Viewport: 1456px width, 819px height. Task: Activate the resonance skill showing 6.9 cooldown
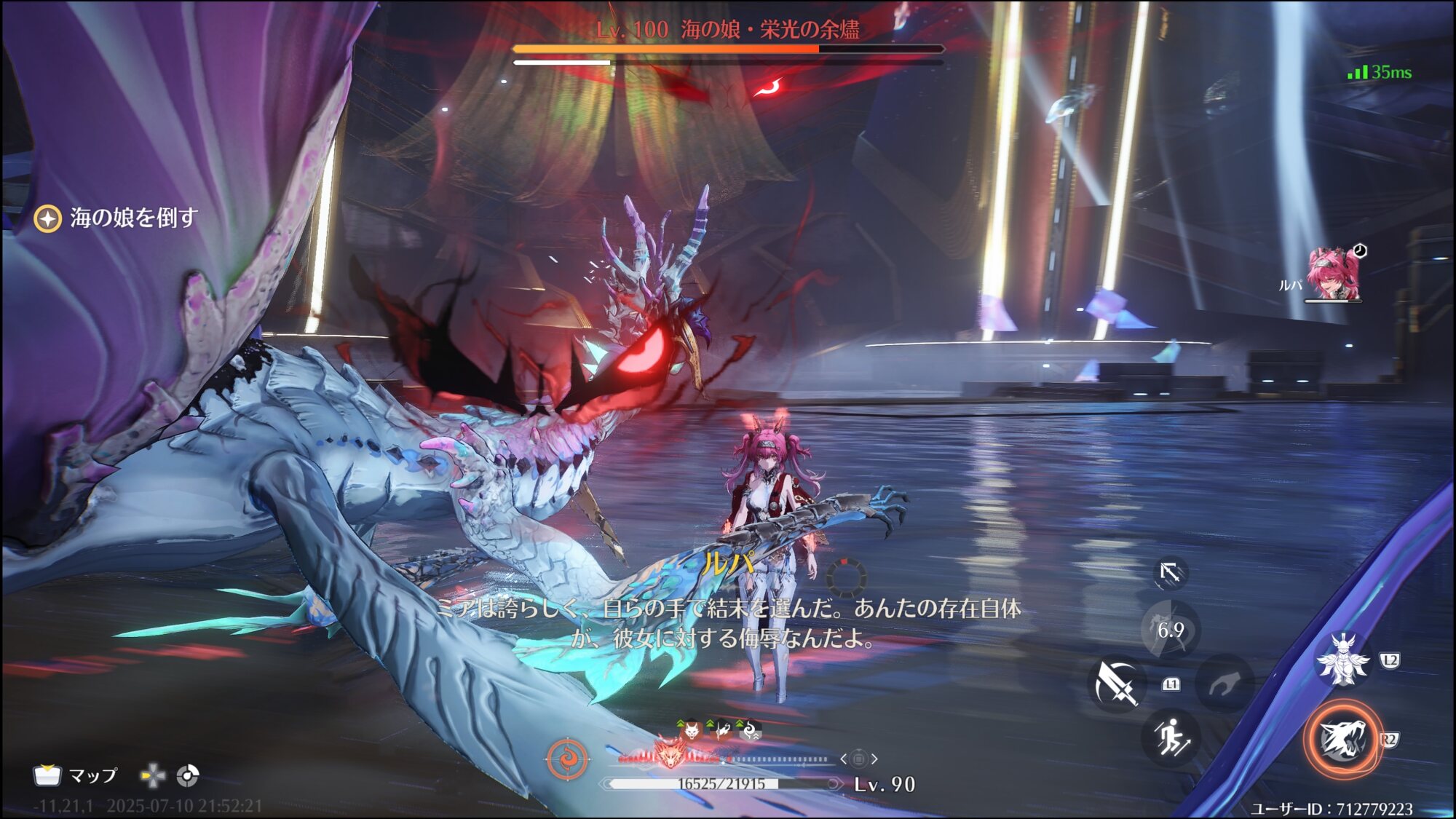pos(1171,630)
